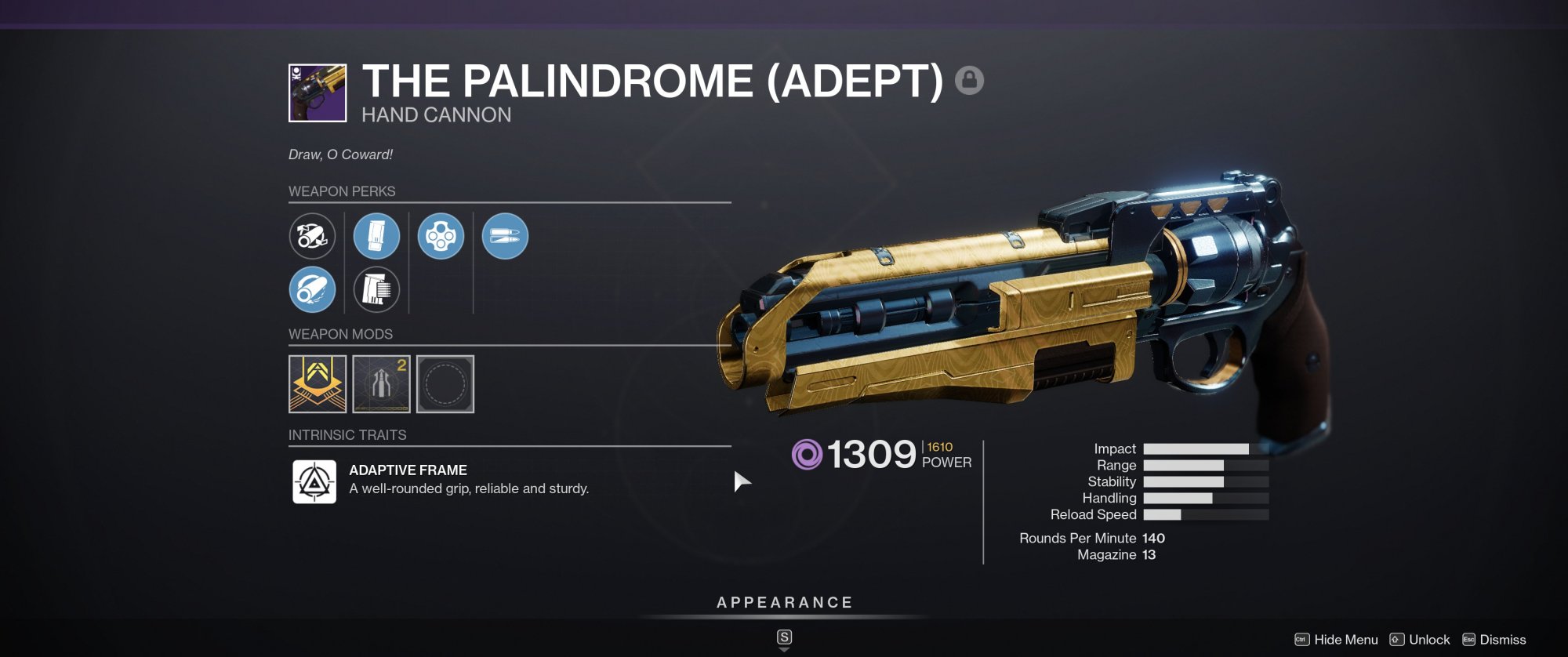Select the highlighted blue magazine perk

376,236
